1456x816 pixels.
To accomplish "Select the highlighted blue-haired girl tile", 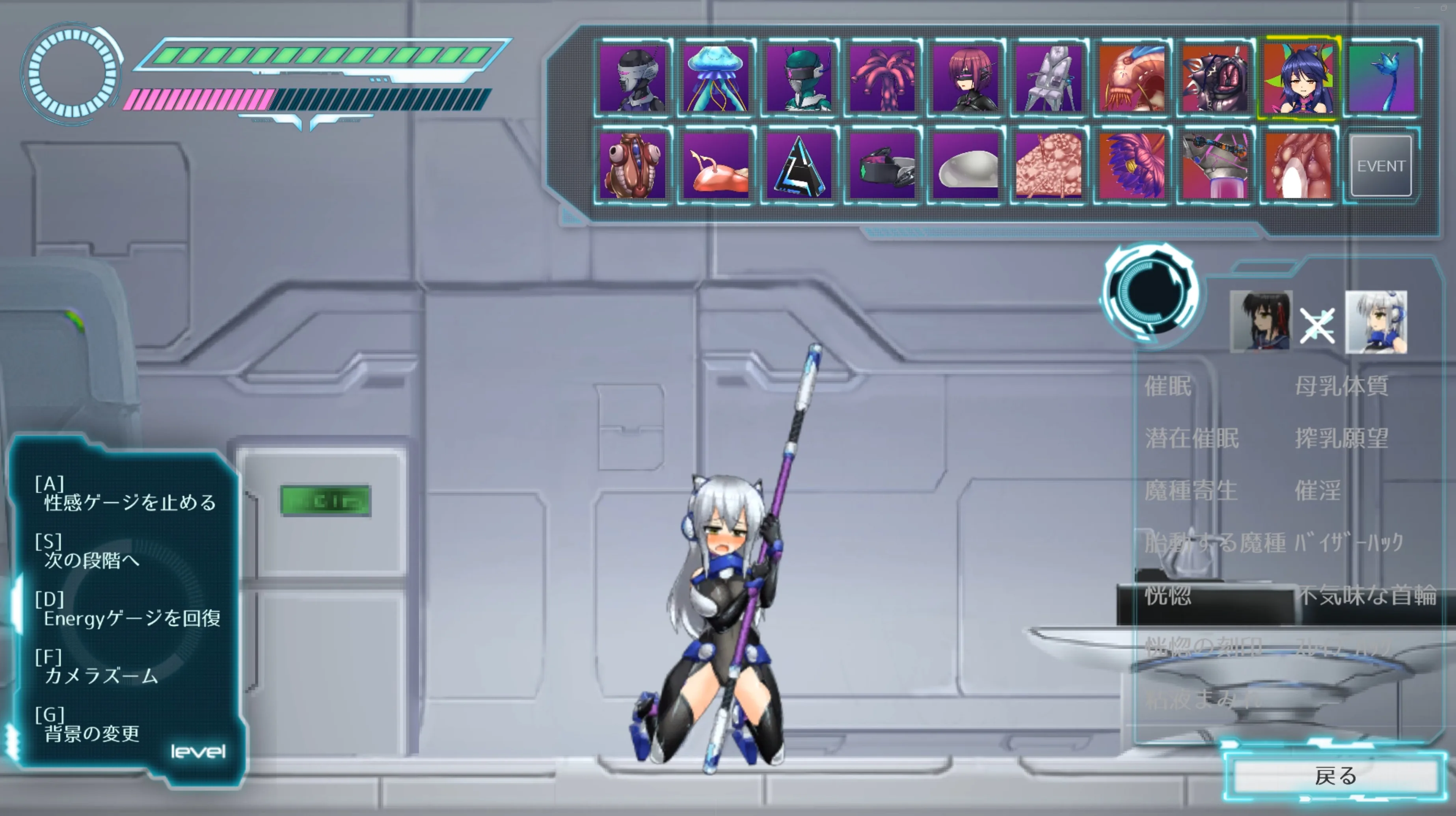I will 1298,79.
